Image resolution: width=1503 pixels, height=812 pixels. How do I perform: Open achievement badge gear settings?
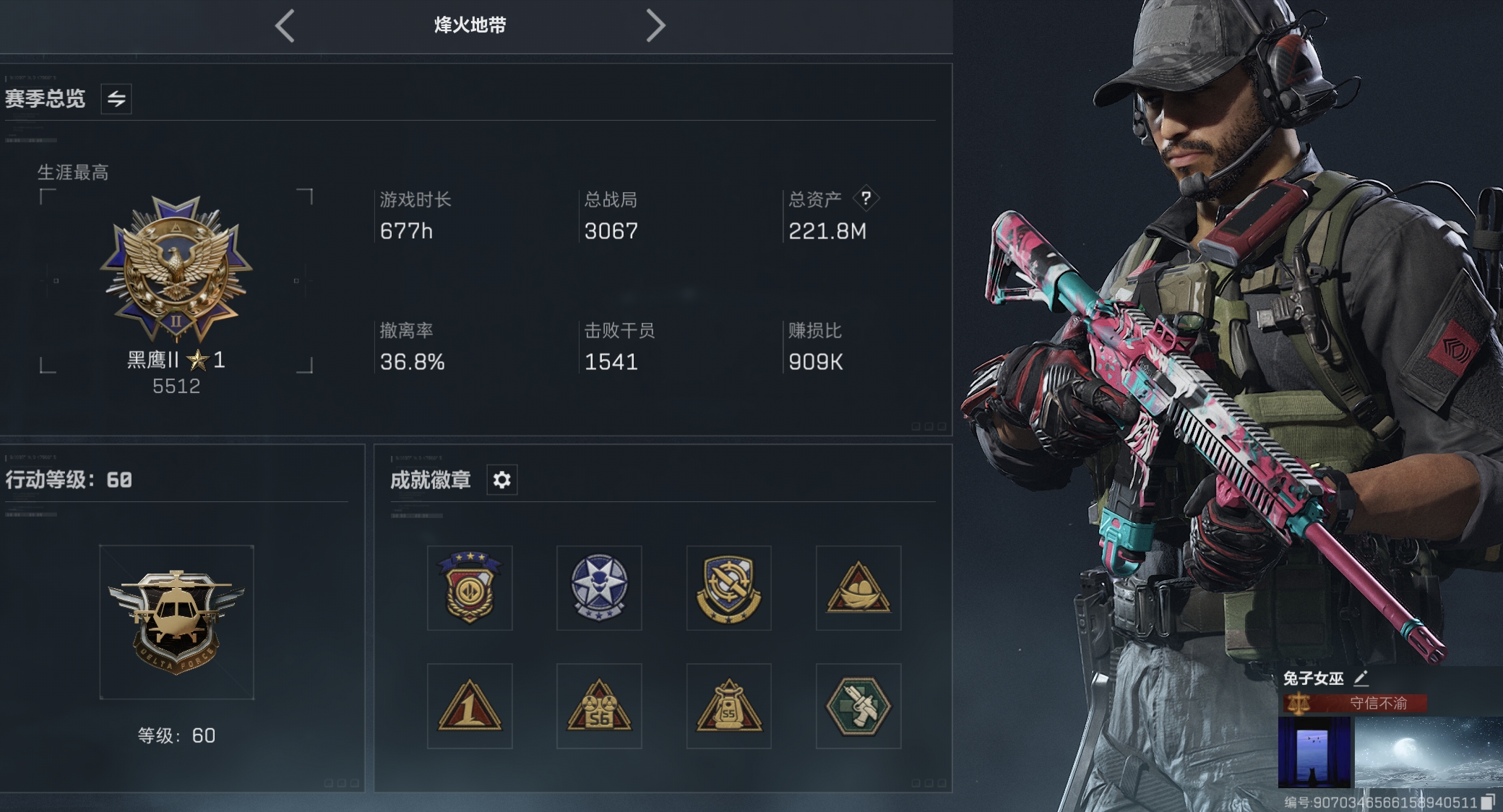[x=502, y=480]
